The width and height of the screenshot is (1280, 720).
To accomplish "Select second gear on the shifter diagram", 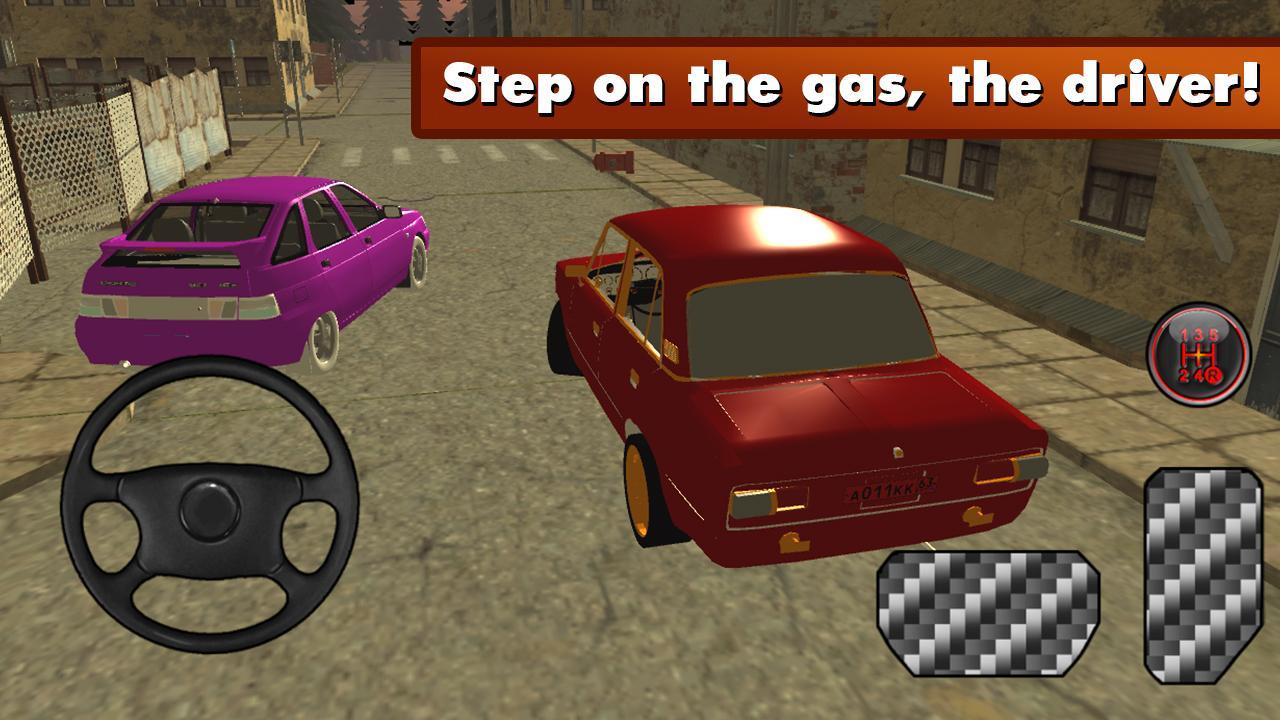I will pyautogui.click(x=1182, y=374).
